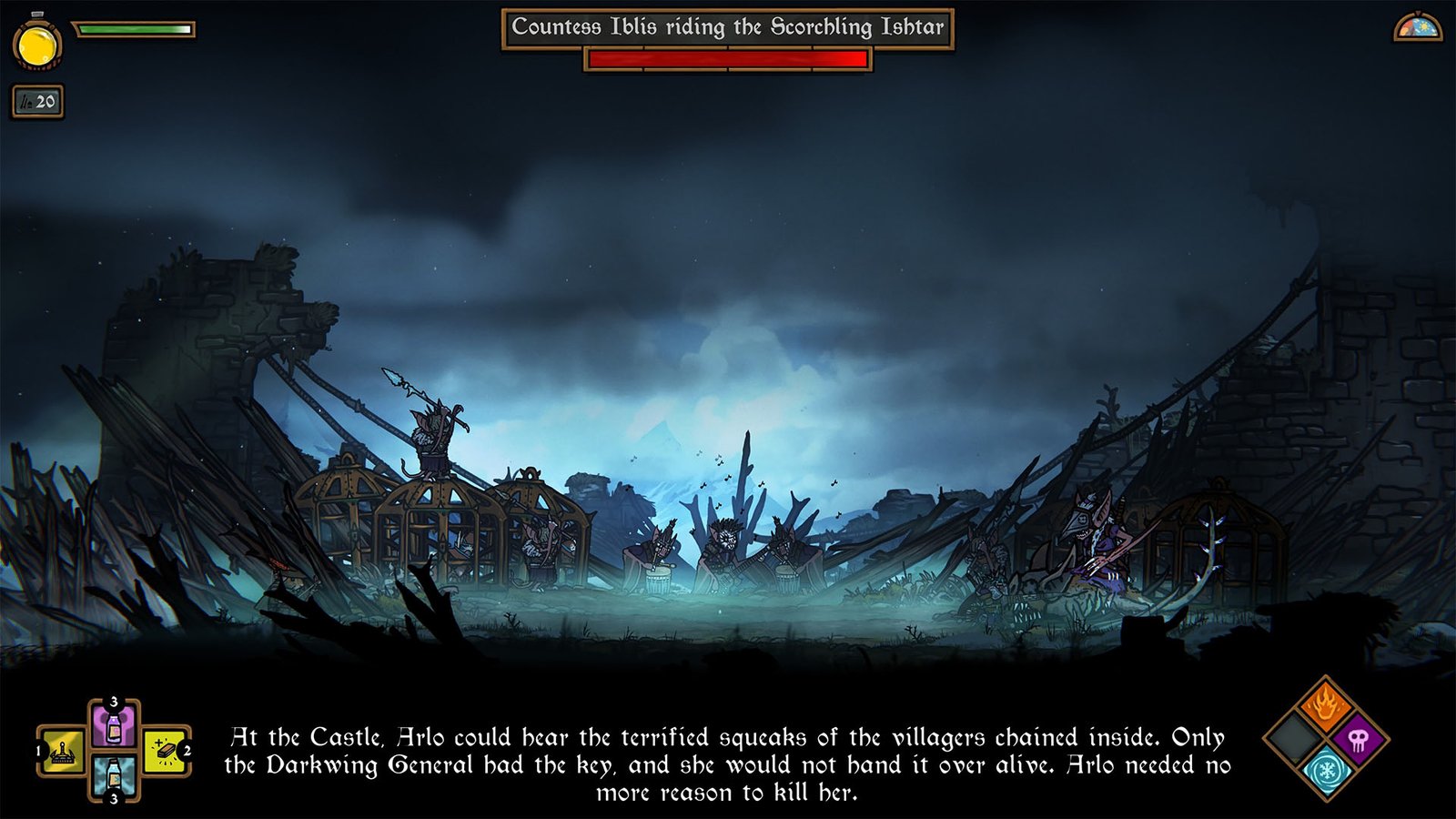The width and height of the screenshot is (1456, 819).
Task: Click the green player health bar
Action: (135, 29)
